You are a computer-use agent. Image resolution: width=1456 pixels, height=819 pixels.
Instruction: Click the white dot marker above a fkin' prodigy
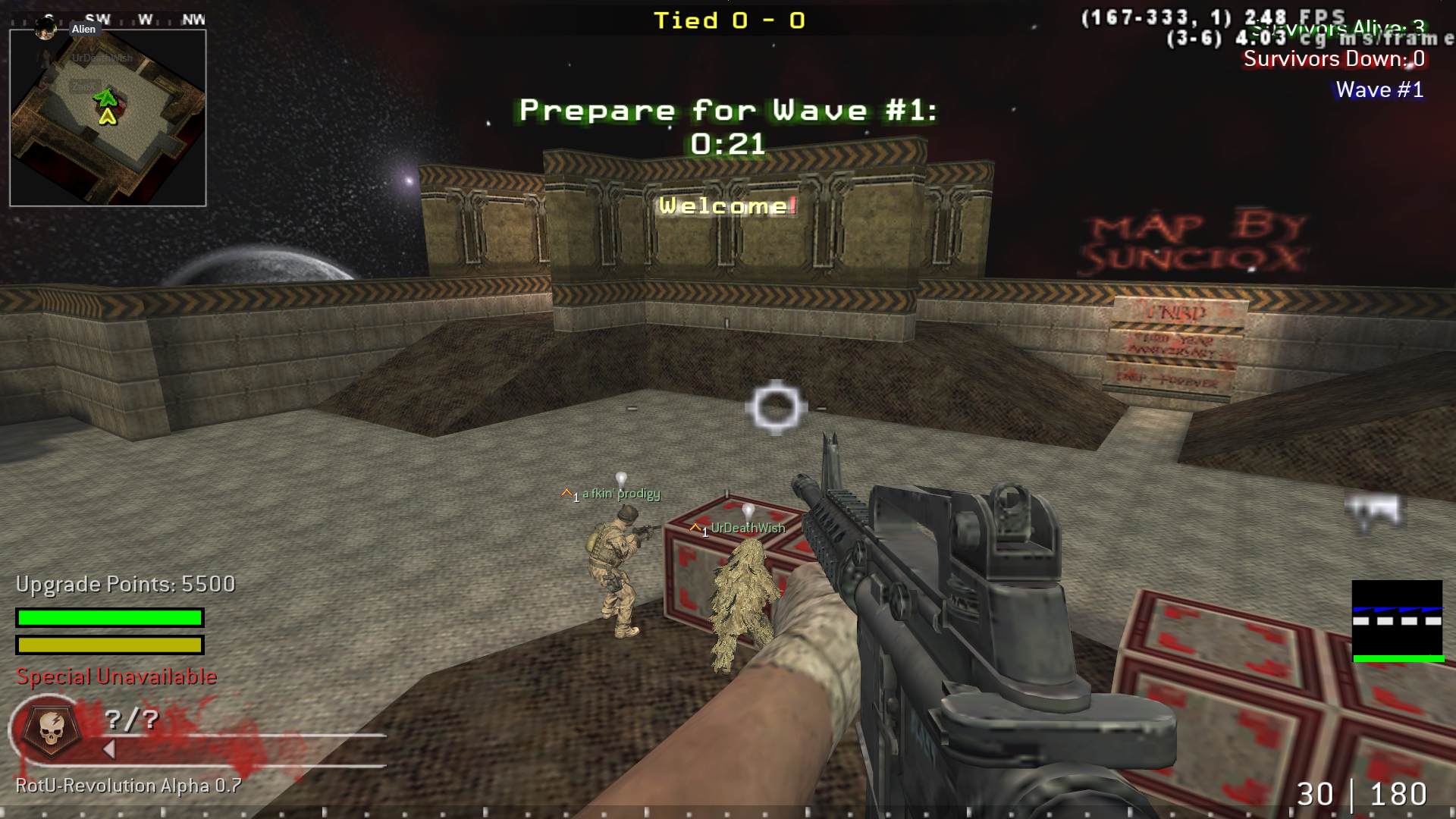(621, 475)
